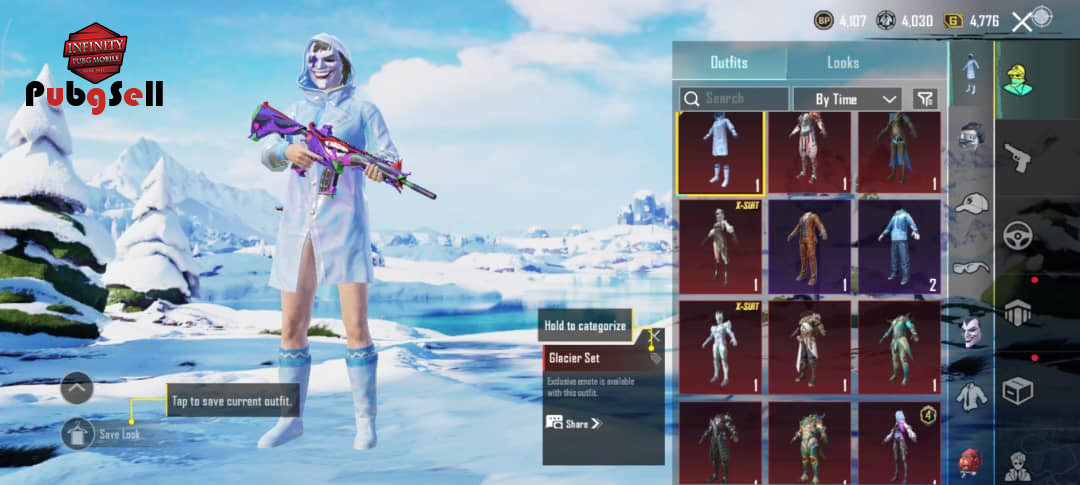The image size is (1080, 485).
Task: Choose the orange jumpsuit outfit
Action: point(809,246)
